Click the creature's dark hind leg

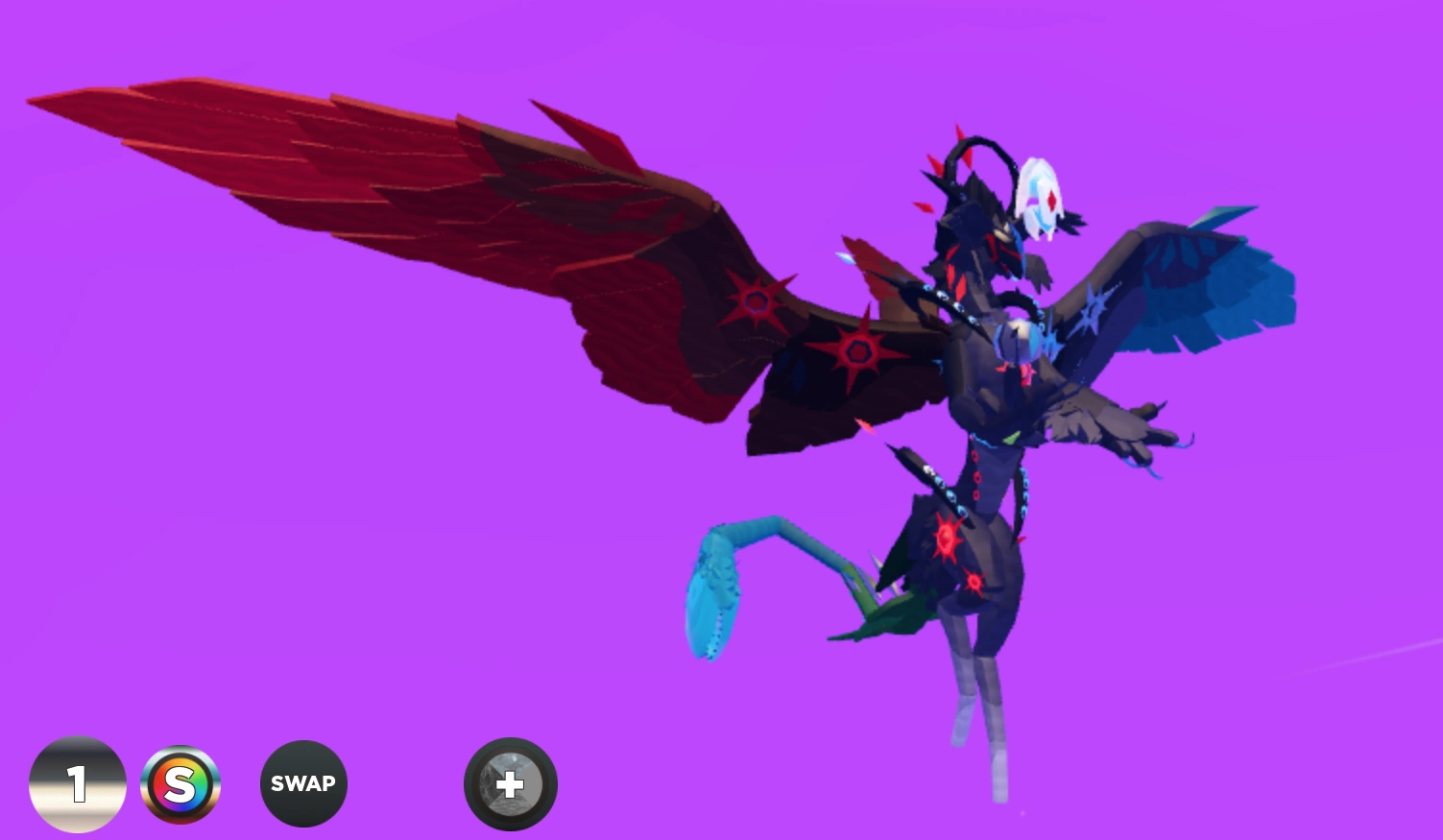coord(970,672)
